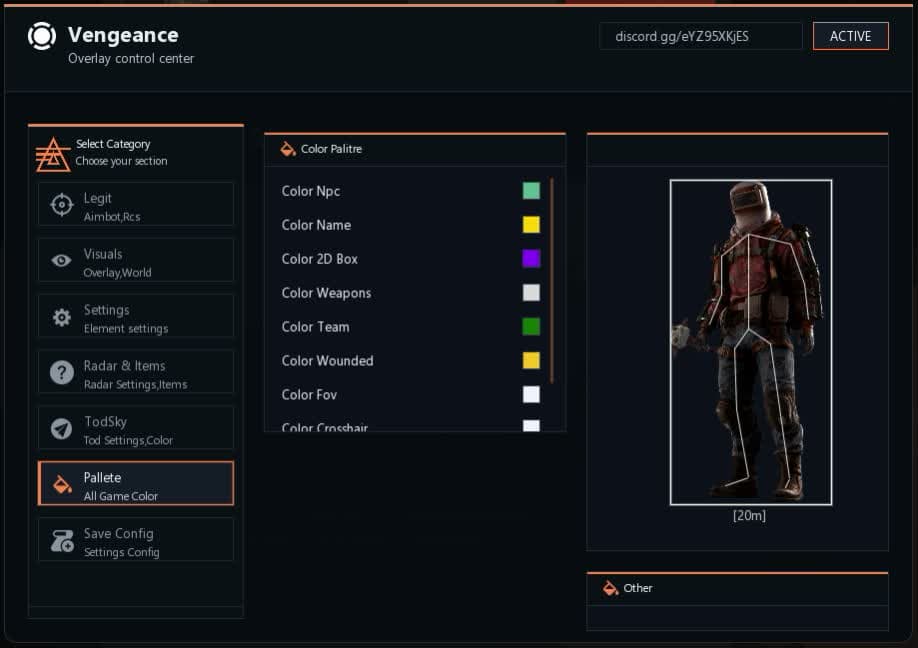The image size is (918, 648).
Task: Select the Radar & Items category
Action: click(136, 373)
